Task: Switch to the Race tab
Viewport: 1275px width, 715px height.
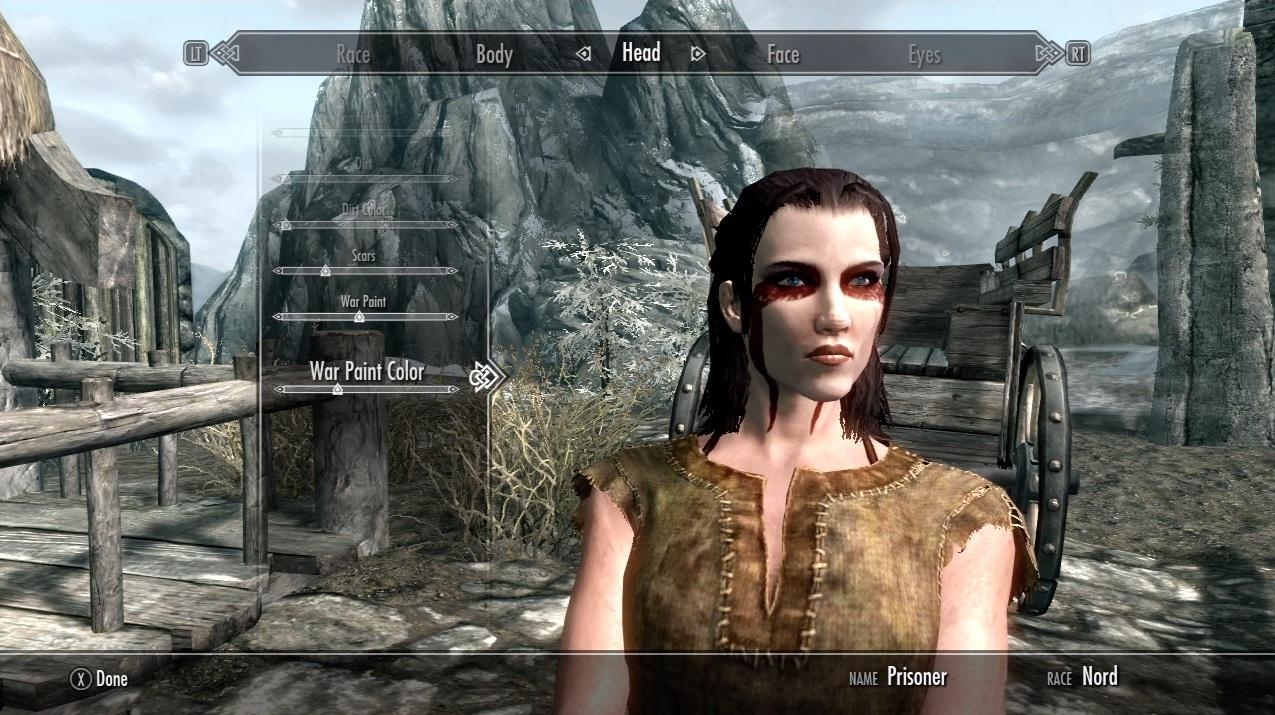Action: pyautogui.click(x=352, y=55)
